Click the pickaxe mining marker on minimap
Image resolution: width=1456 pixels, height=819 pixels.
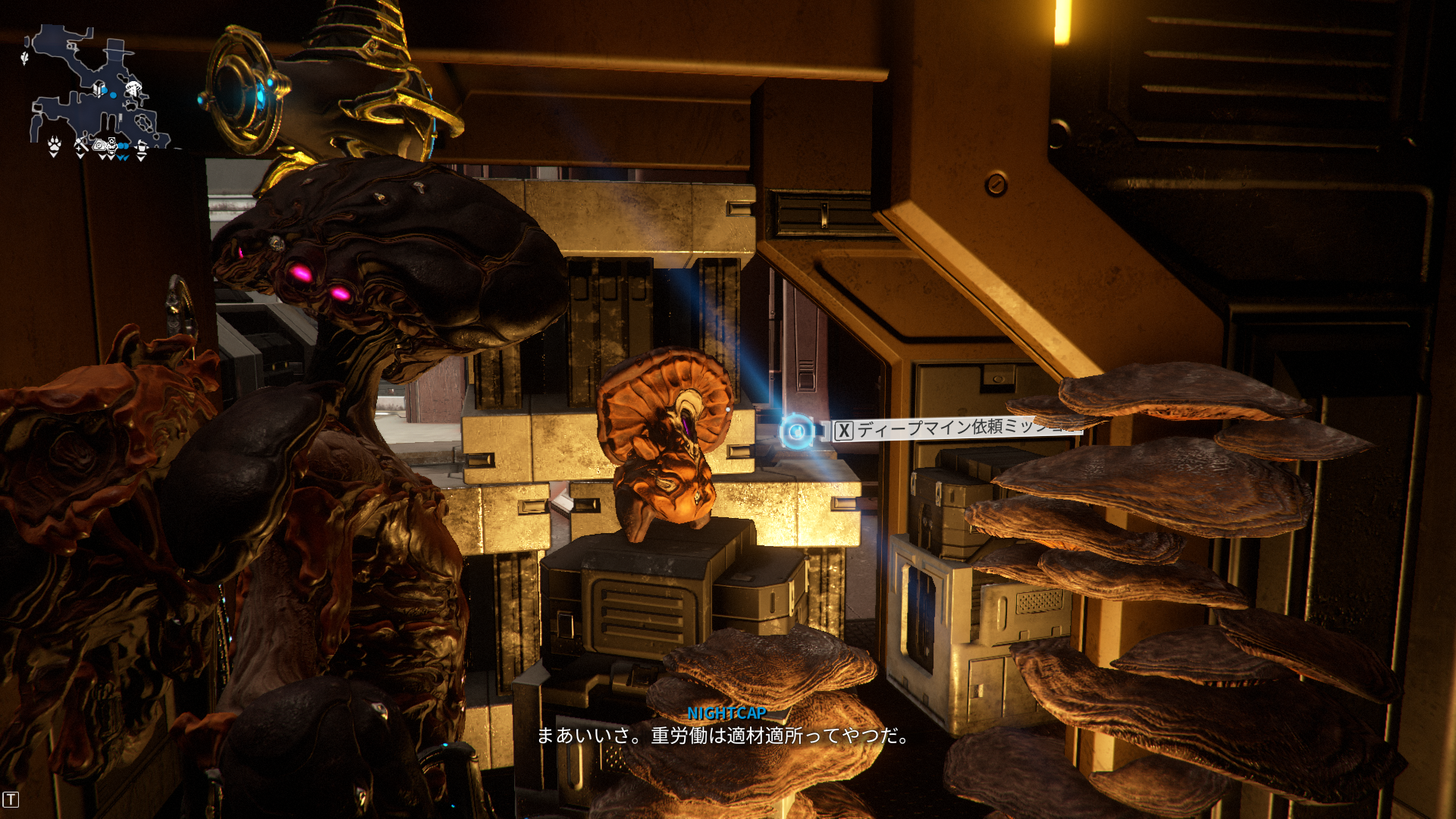(x=80, y=145)
